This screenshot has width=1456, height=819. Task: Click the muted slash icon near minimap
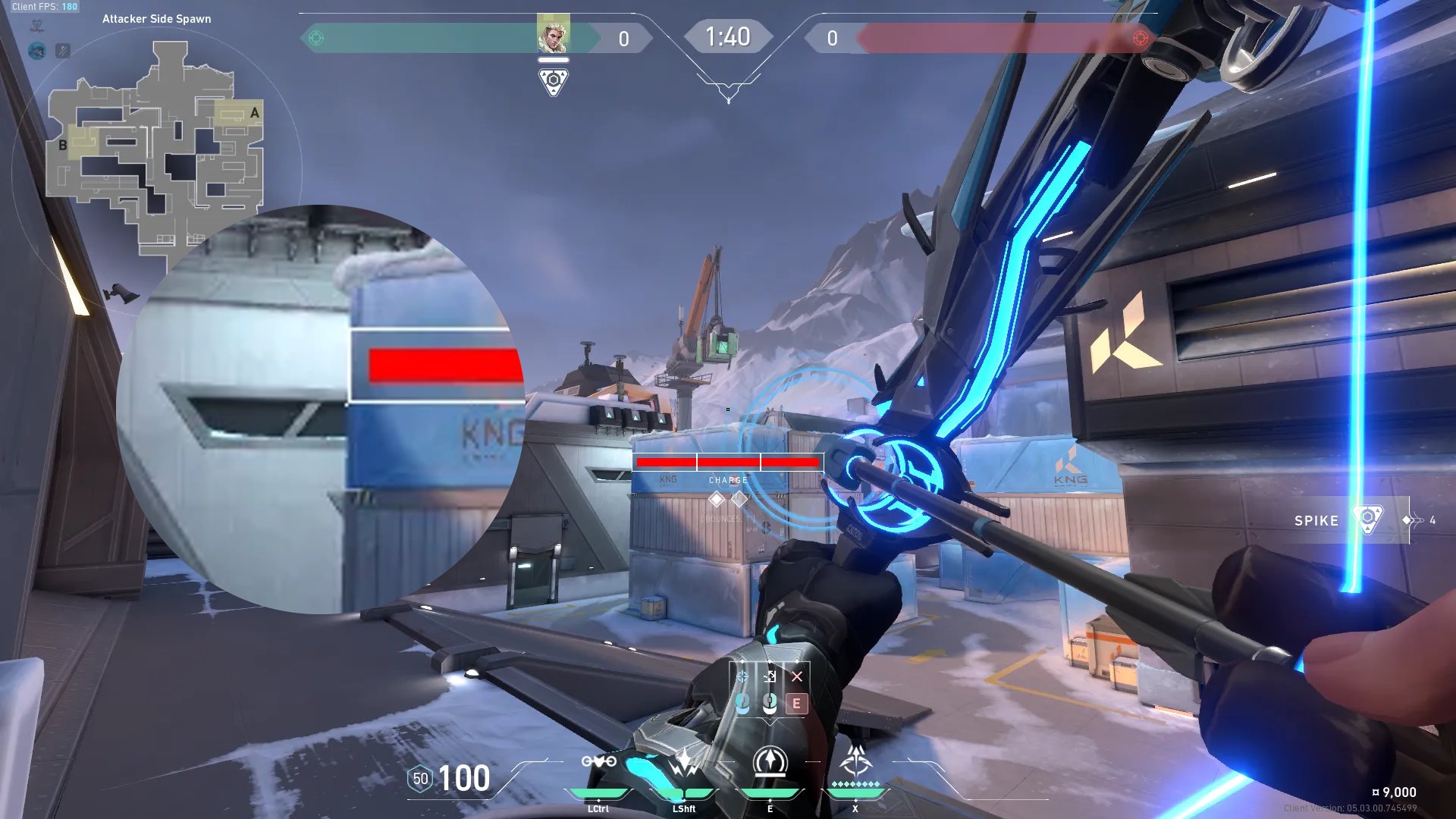coord(63,51)
